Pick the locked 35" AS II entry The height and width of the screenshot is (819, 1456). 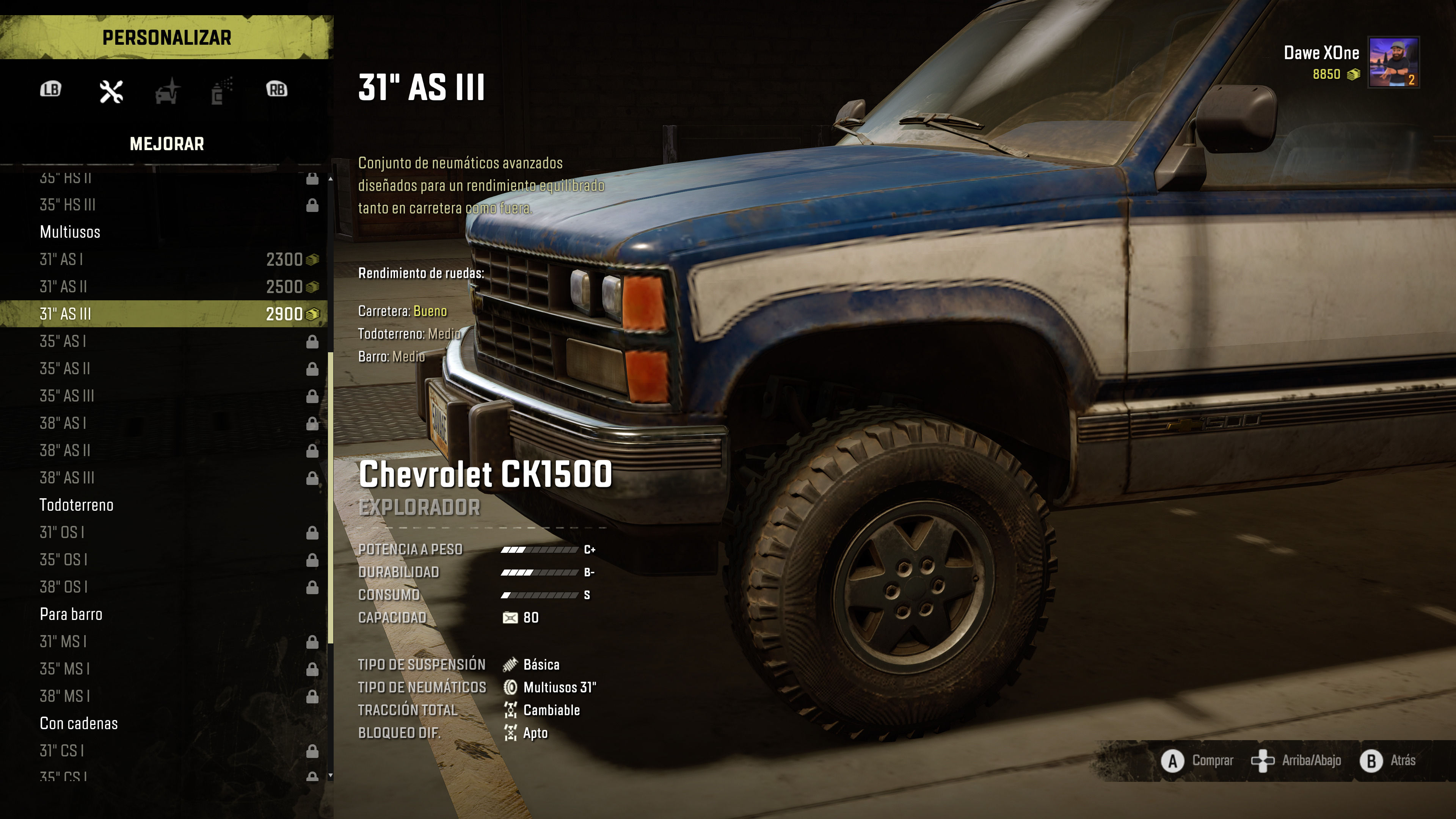click(x=164, y=369)
